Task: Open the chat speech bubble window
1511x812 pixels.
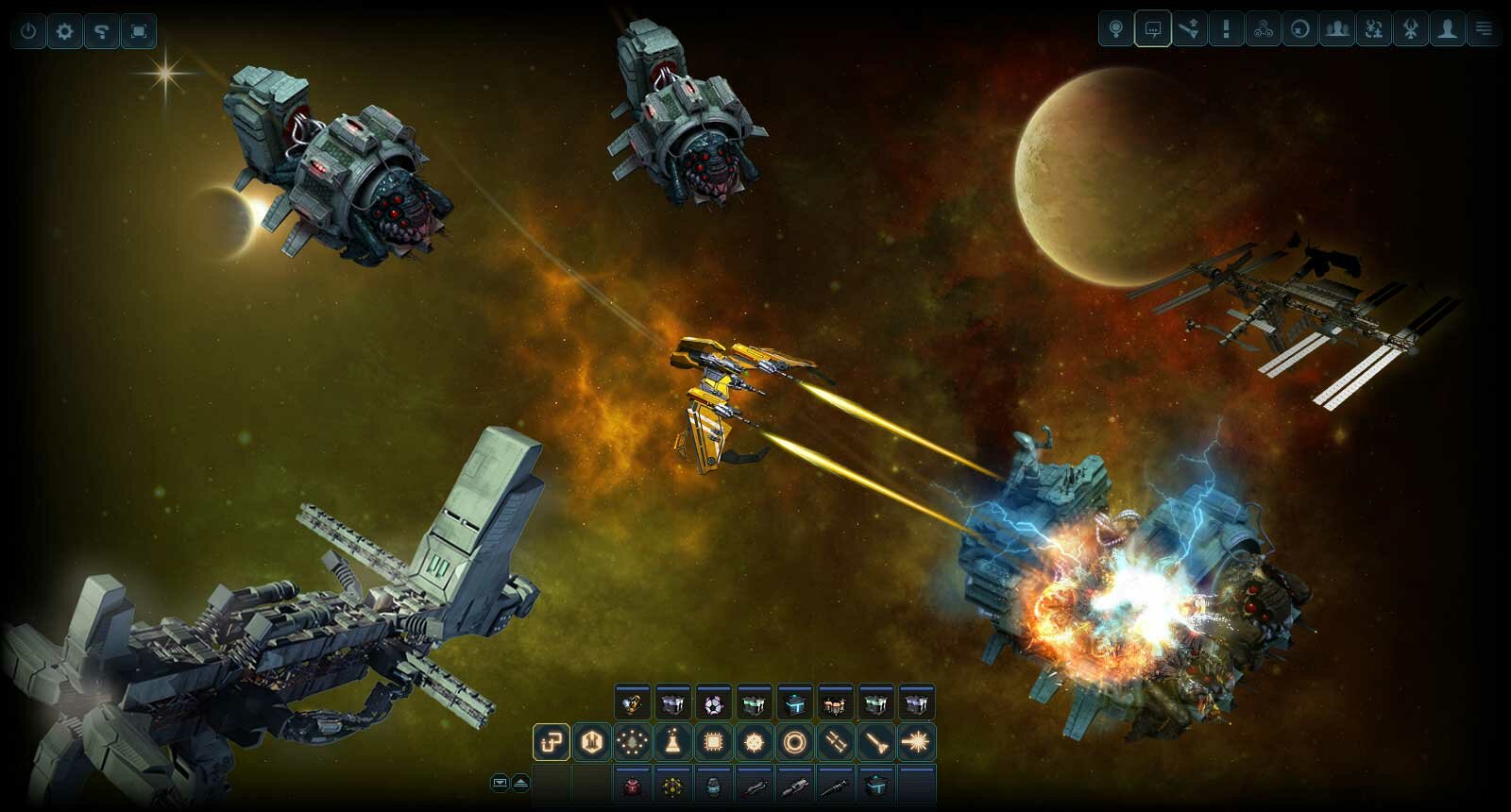Action: [x=1152, y=29]
